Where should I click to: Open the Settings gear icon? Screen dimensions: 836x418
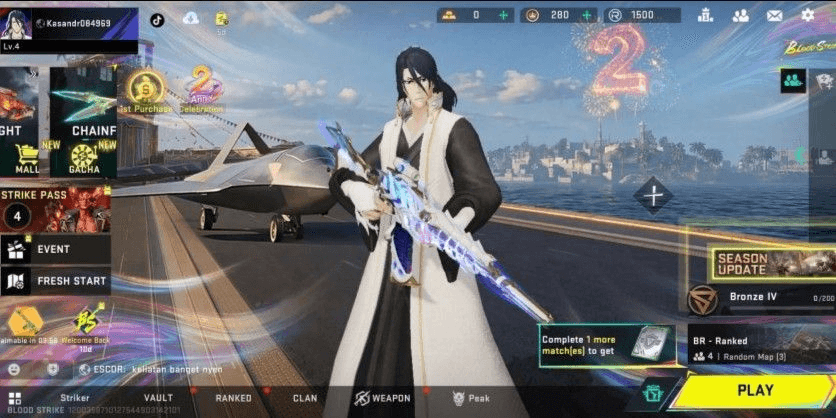pyautogui.click(x=807, y=15)
